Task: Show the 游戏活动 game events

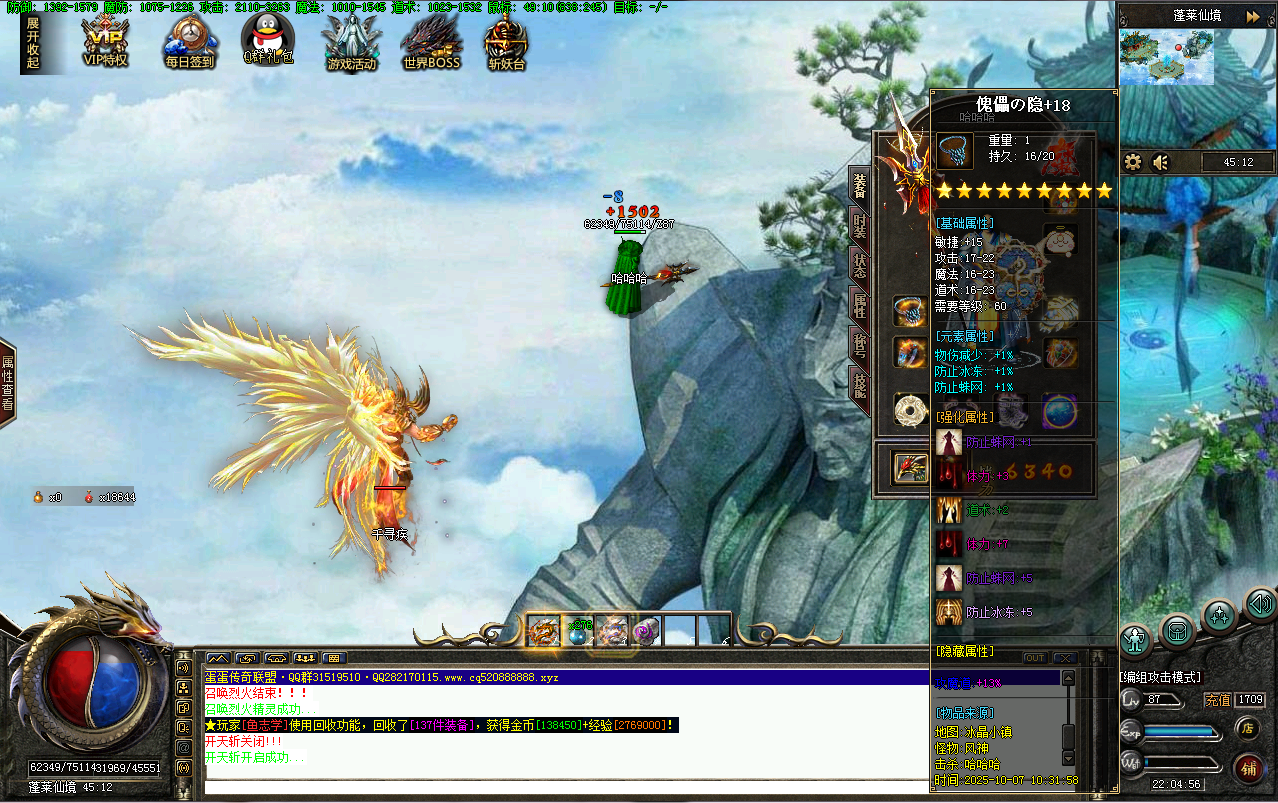Action: coord(351,42)
